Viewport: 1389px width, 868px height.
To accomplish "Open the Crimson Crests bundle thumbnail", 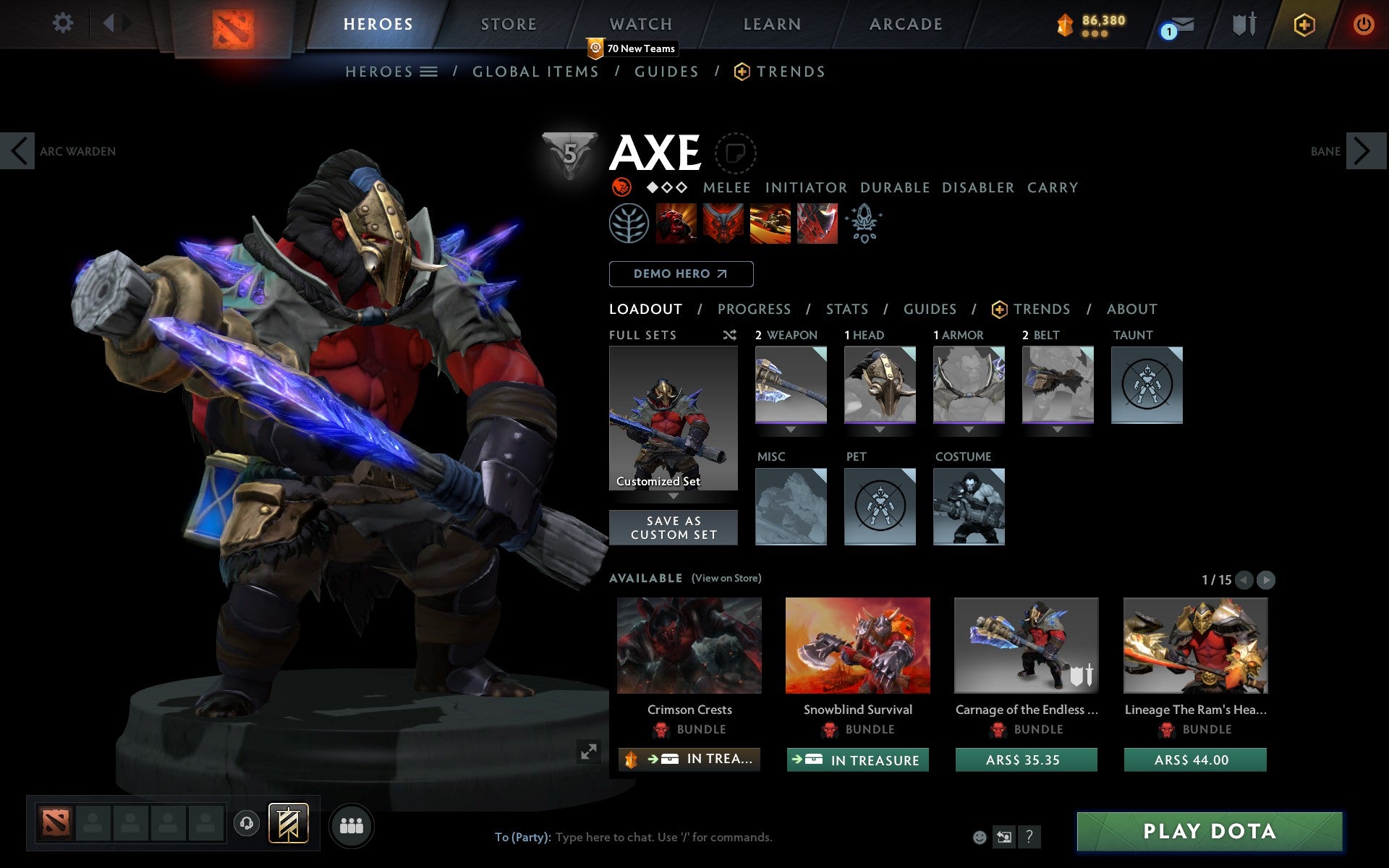I will coord(688,644).
